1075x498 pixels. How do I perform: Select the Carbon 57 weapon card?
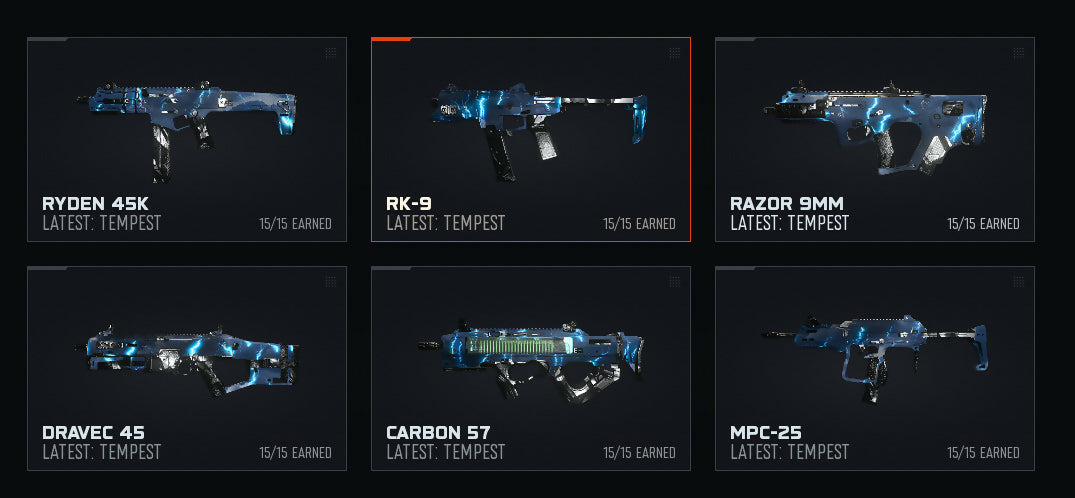coord(530,368)
